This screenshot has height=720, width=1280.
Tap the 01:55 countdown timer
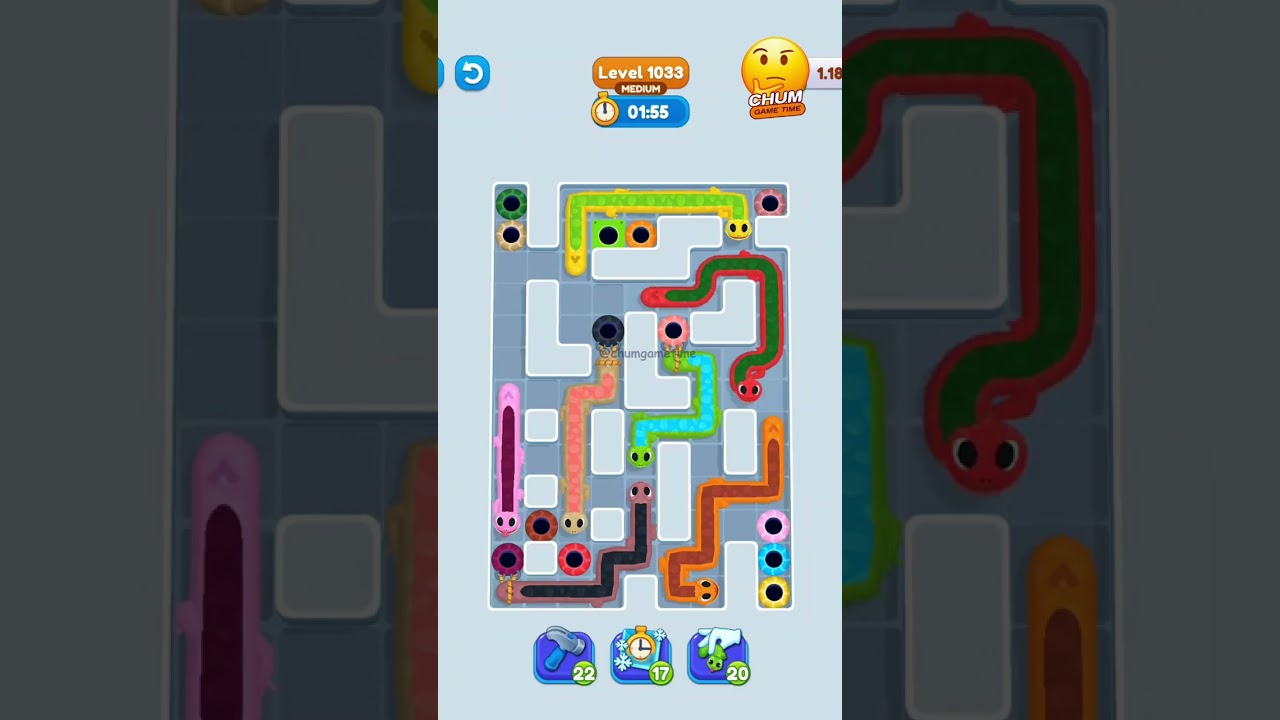point(652,112)
